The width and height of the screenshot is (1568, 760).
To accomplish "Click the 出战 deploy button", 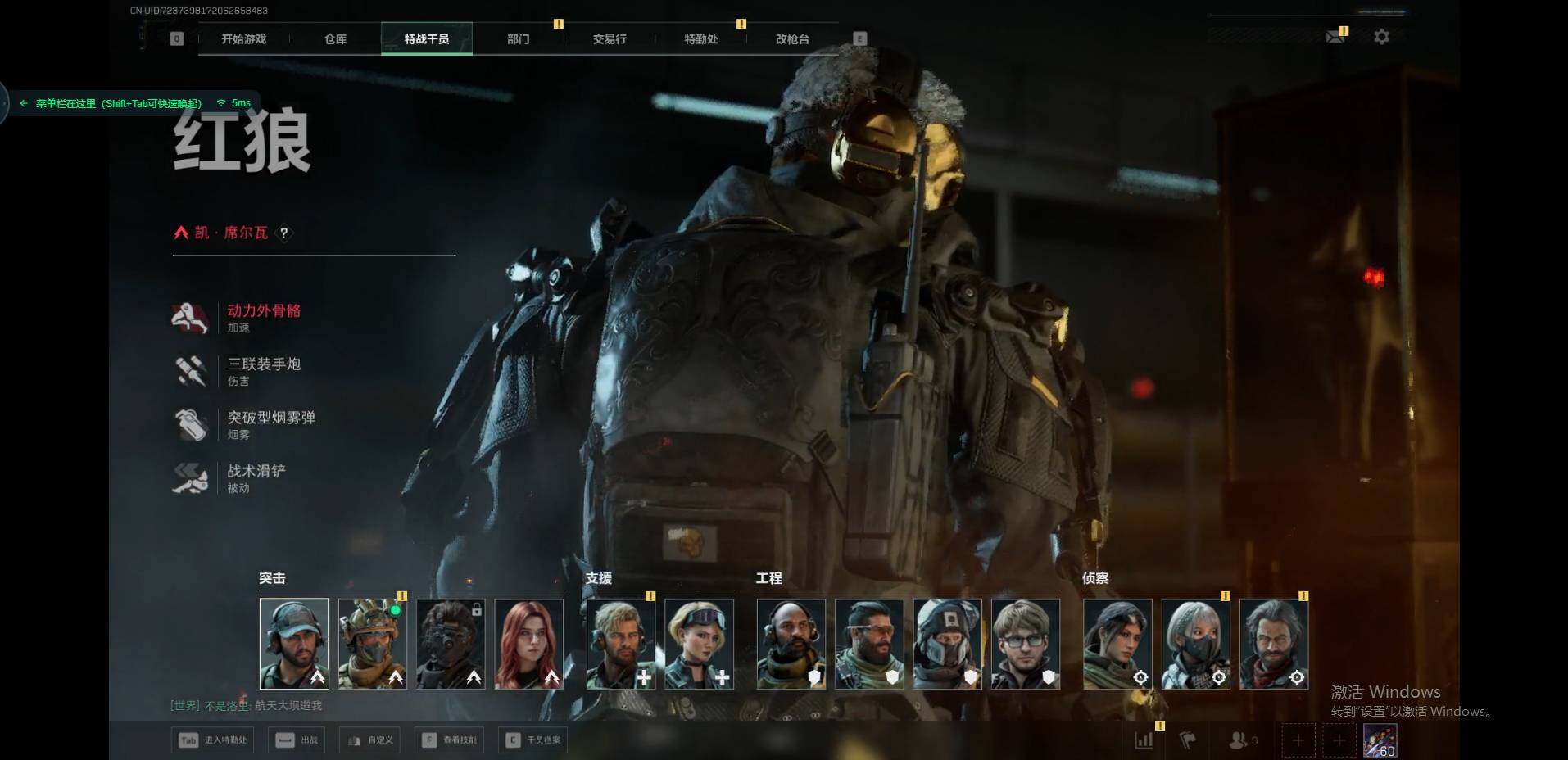I will pos(298,740).
